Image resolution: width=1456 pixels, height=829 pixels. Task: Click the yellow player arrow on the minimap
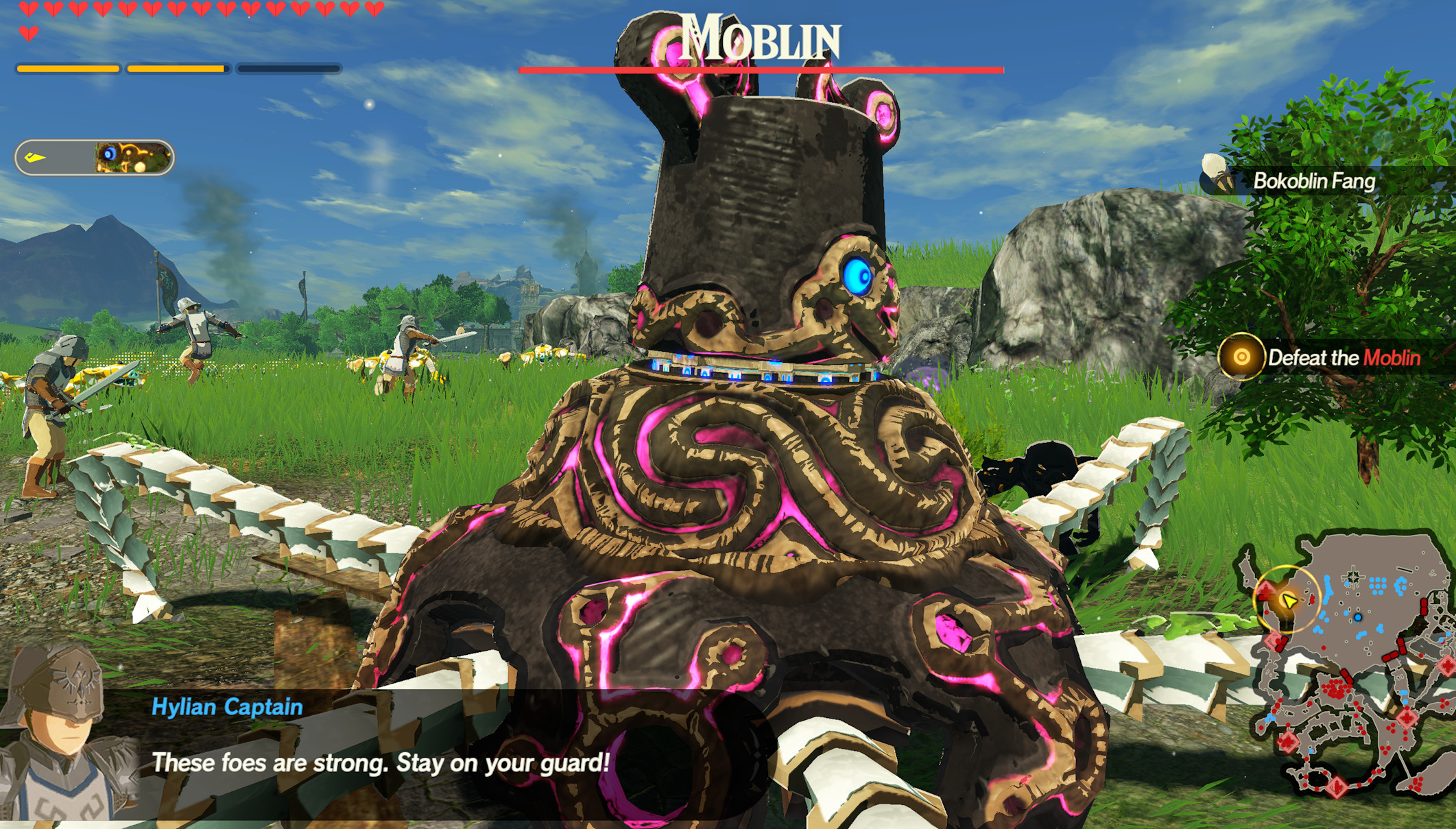(x=1289, y=602)
